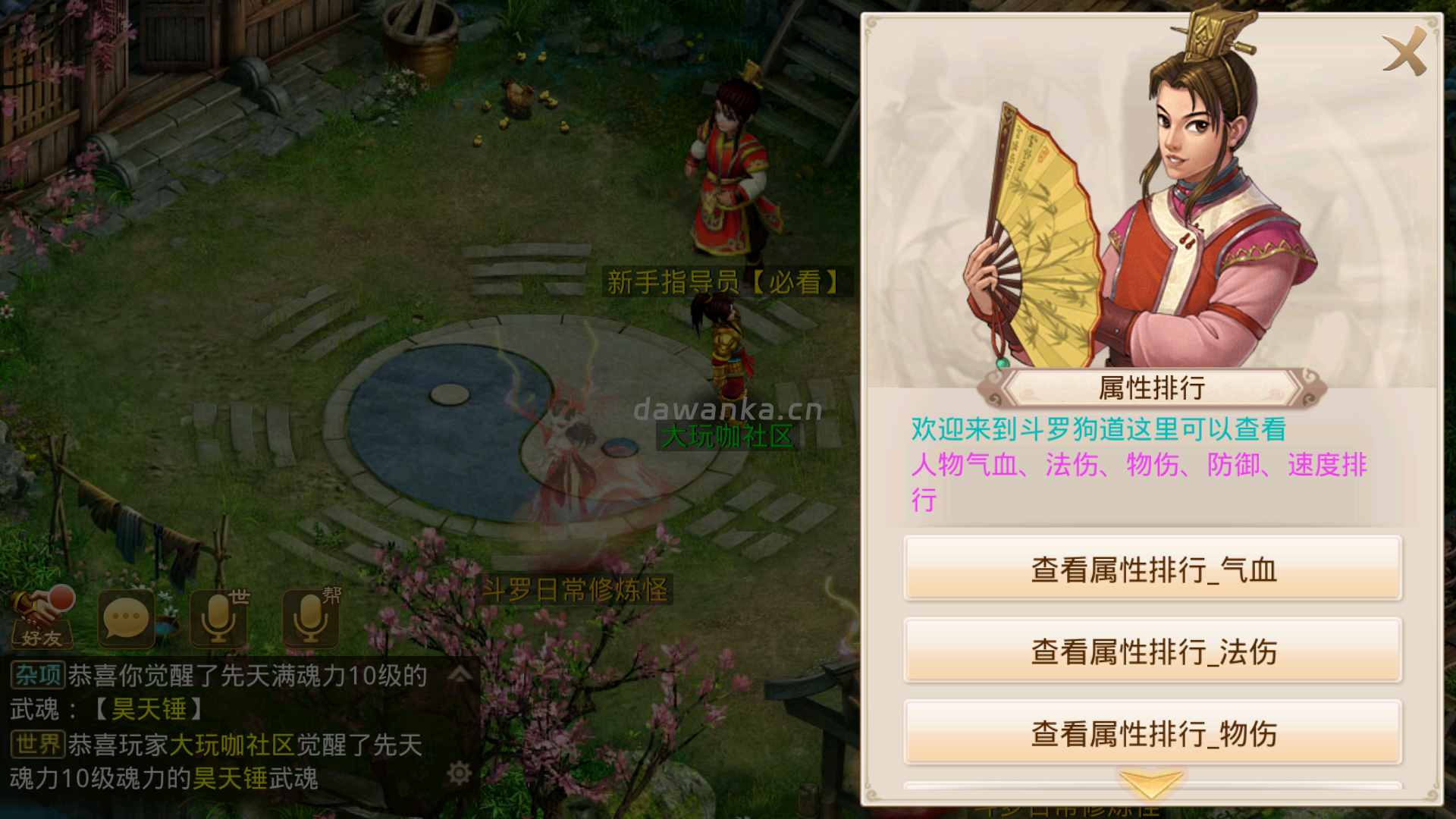Open settings with the gear icon
Image resolution: width=1456 pixels, height=819 pixels.
(460, 773)
